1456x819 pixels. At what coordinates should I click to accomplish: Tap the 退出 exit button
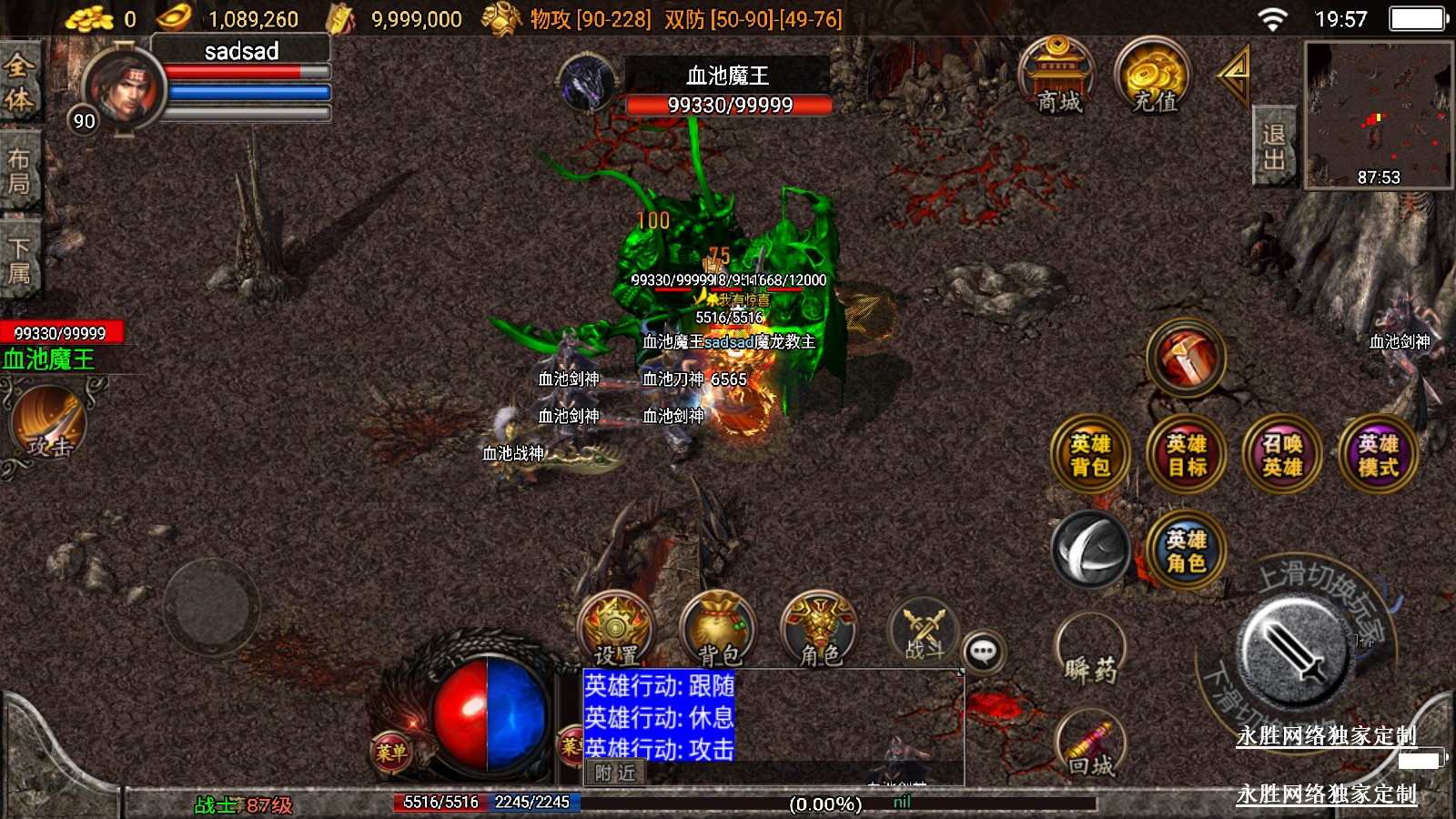[x=1273, y=147]
